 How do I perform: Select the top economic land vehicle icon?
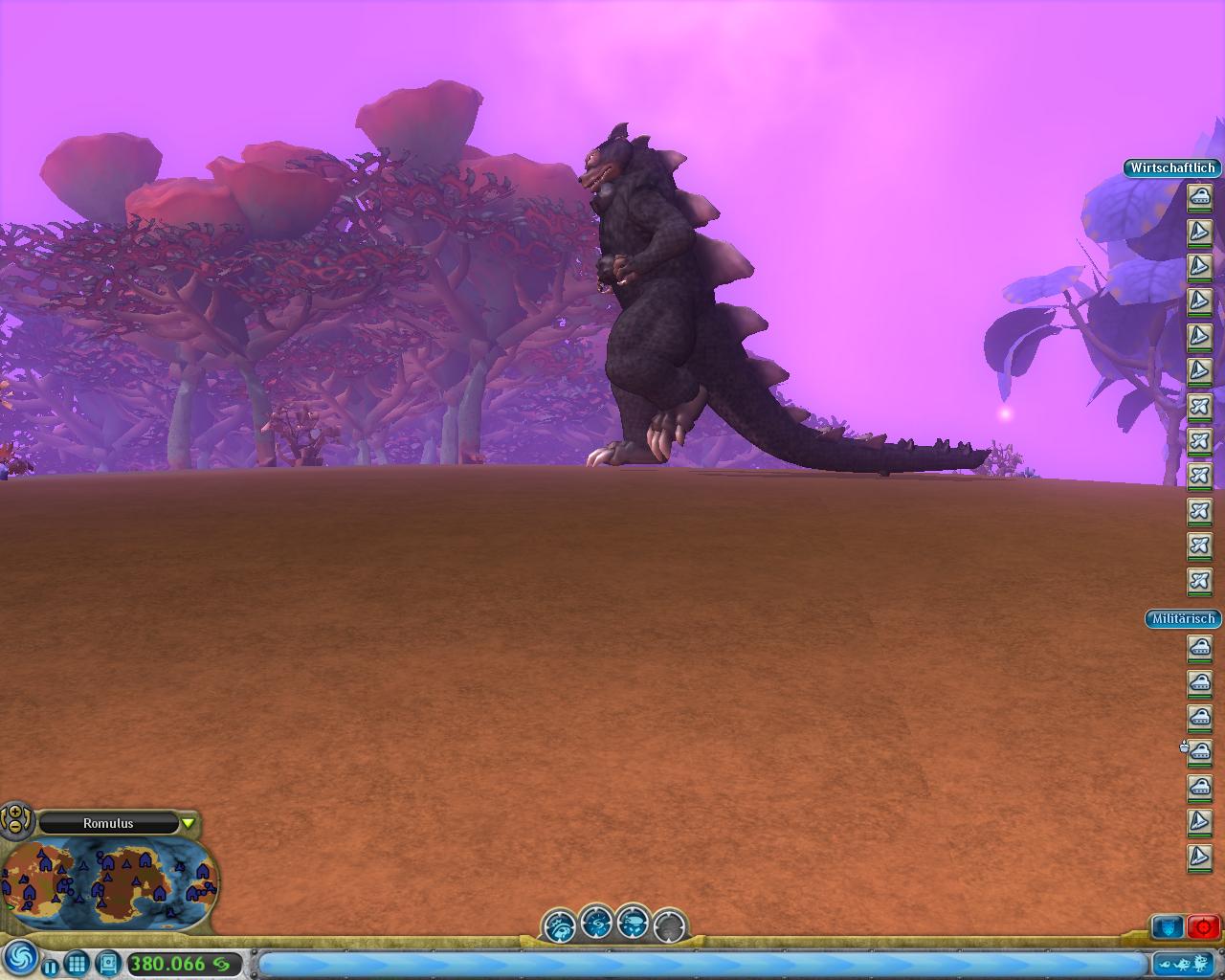point(1200,197)
